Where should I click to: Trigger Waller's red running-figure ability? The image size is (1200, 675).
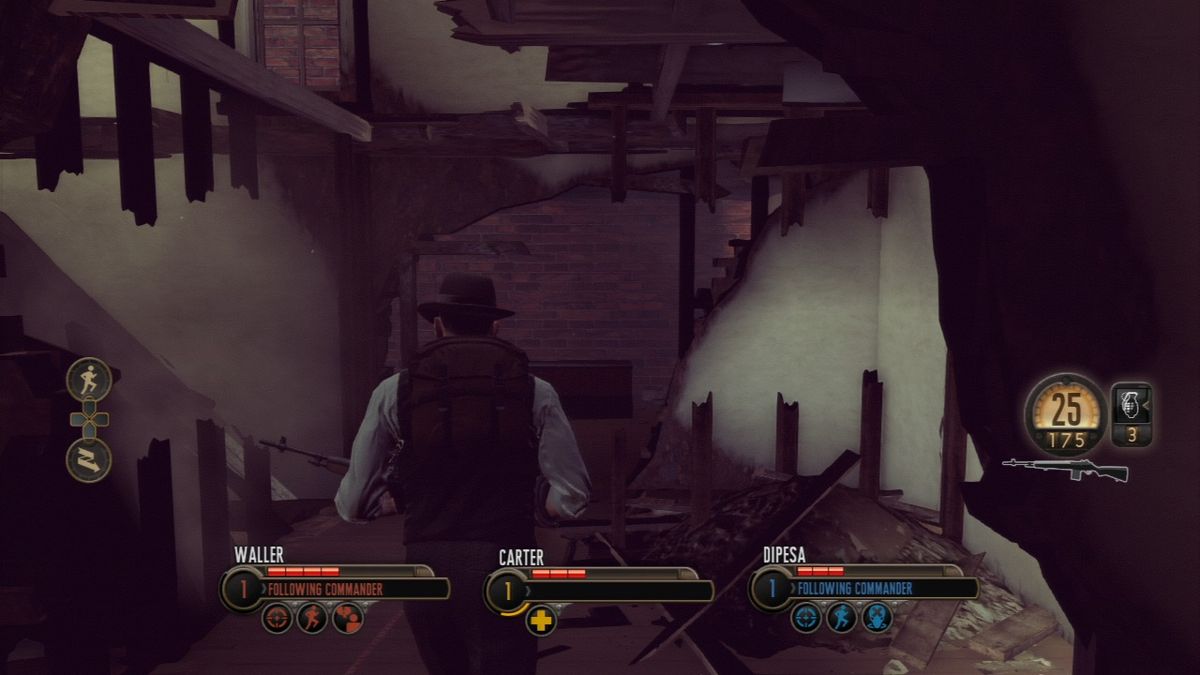[x=312, y=617]
